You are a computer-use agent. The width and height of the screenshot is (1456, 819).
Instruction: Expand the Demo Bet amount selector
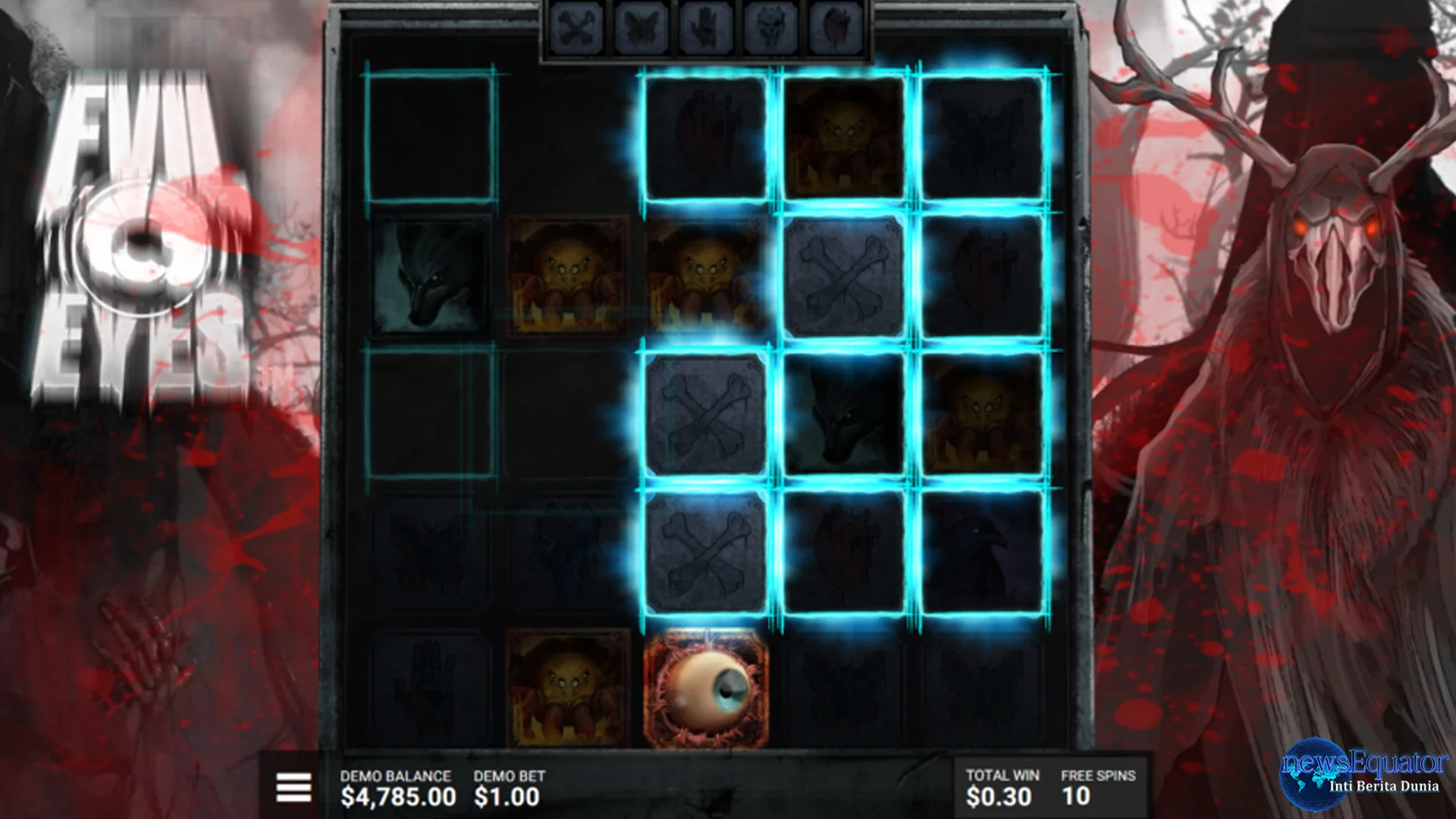click(506, 794)
